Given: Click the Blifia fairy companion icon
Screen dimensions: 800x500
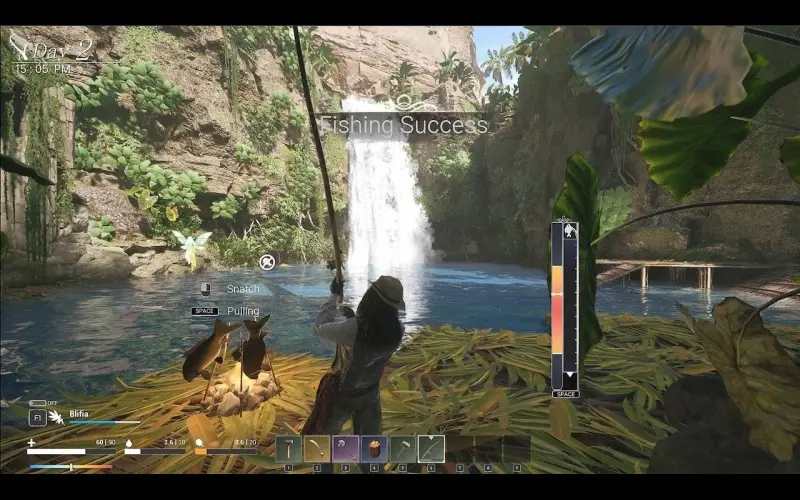Looking at the screenshot, I should [57, 418].
